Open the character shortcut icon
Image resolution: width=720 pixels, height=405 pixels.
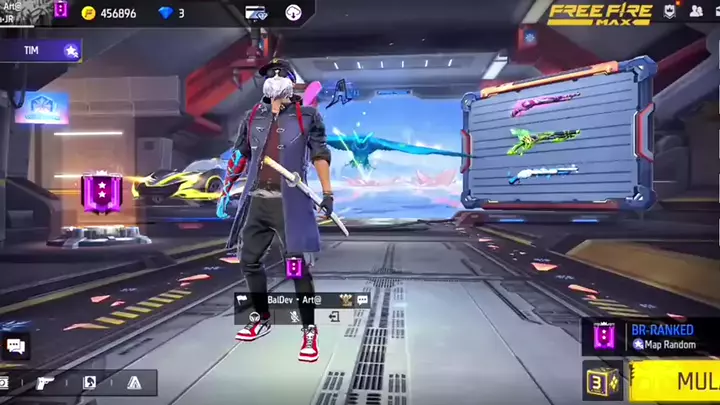coord(89,382)
